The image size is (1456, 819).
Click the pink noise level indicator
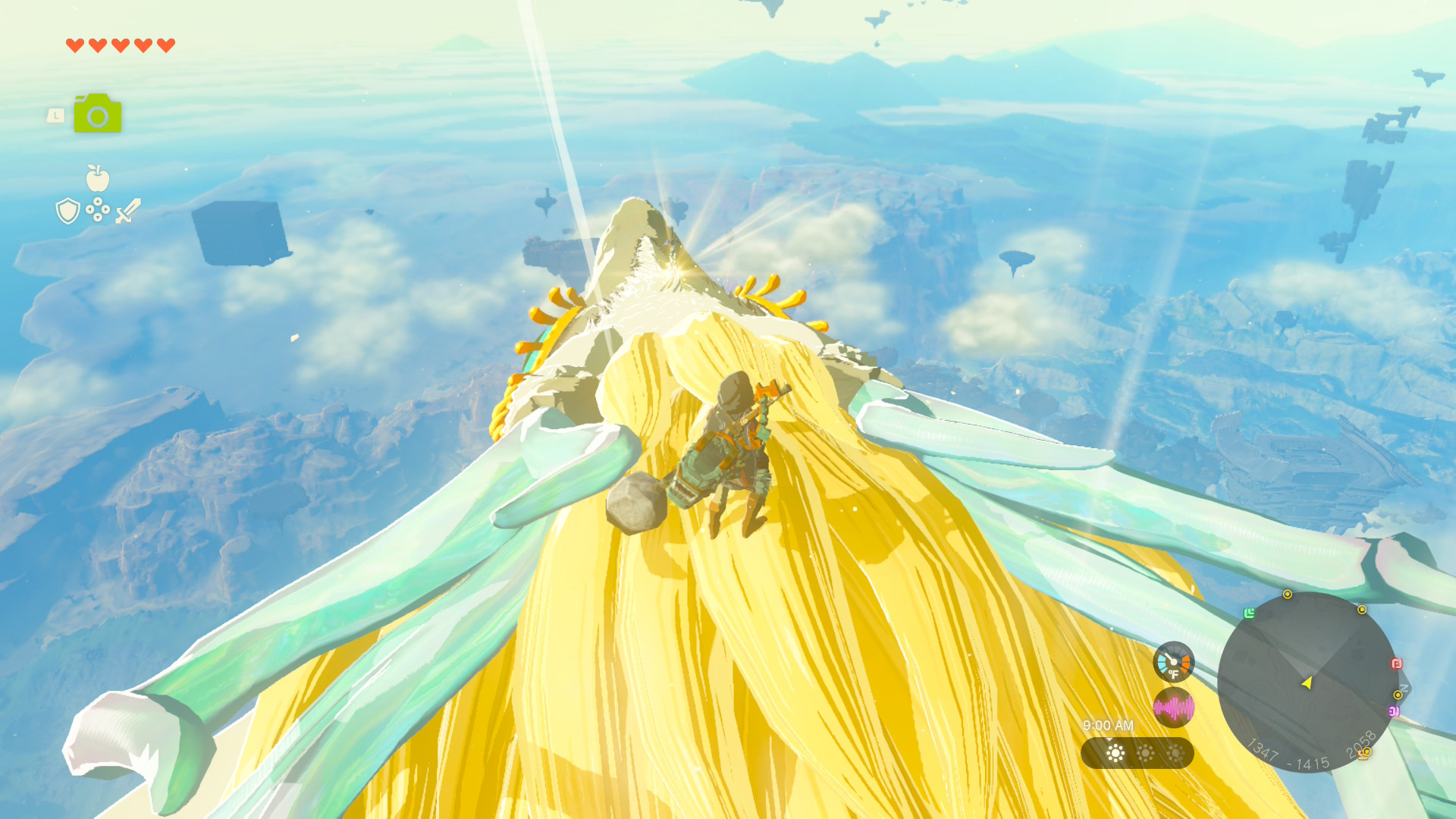coord(1173,708)
